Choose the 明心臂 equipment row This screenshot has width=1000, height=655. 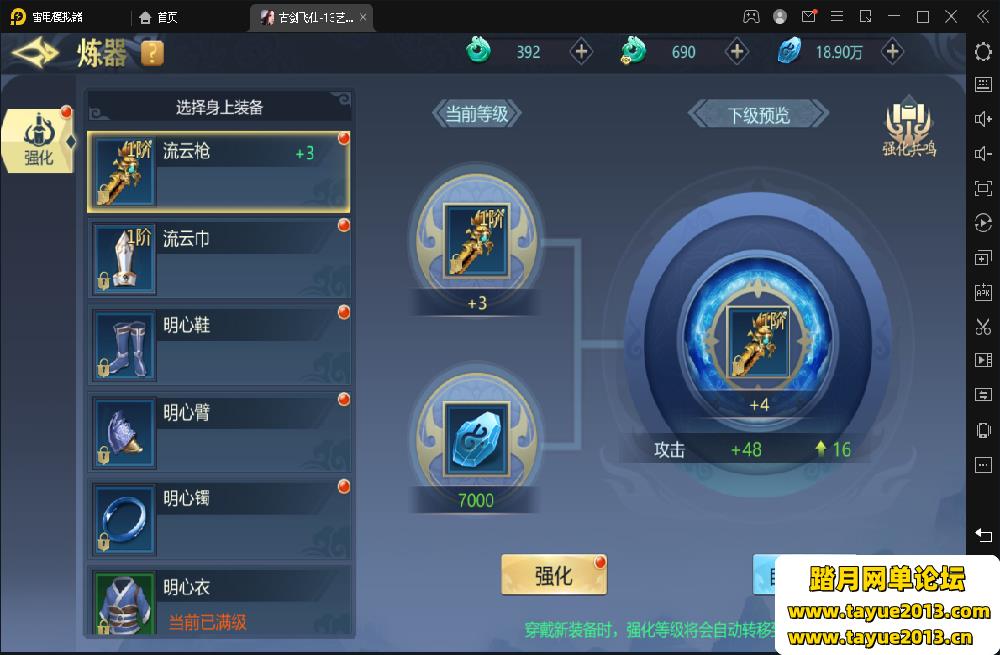[219, 431]
